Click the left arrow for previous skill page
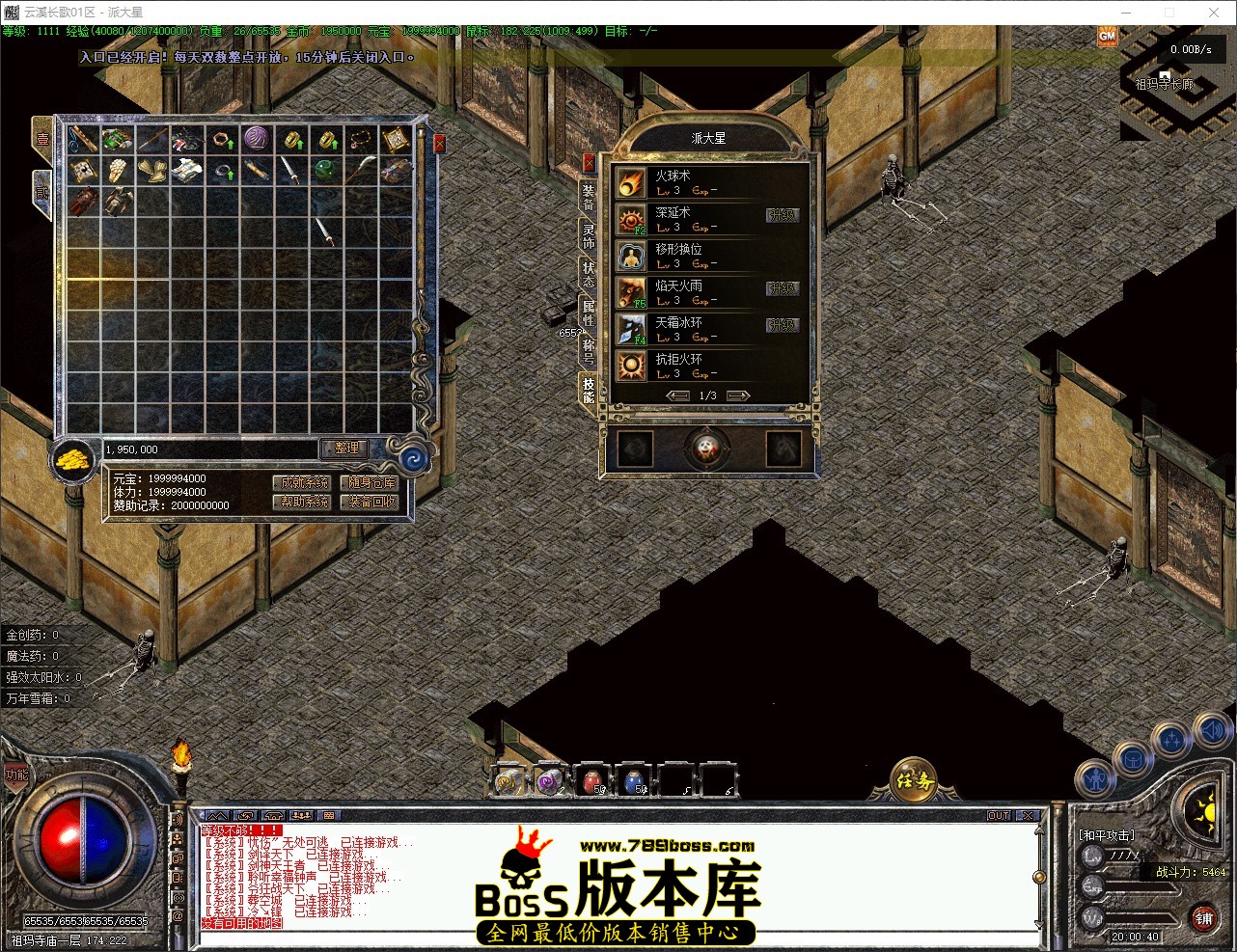This screenshot has height=952, width=1237. coord(678,394)
